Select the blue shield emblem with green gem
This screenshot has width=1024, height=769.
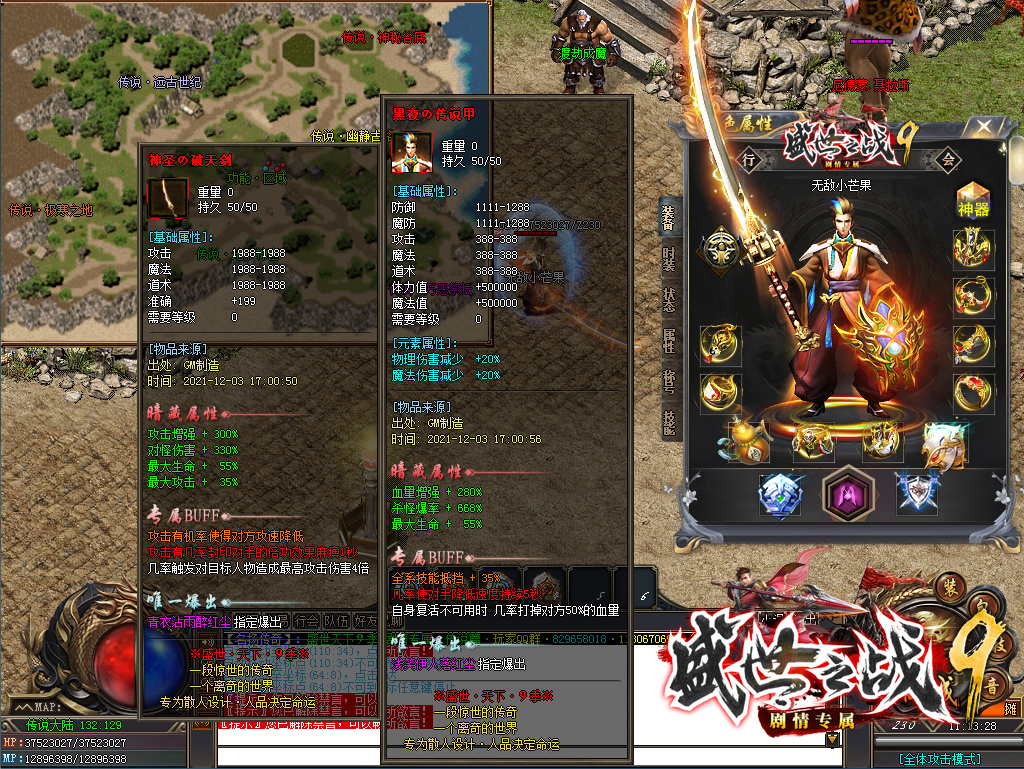[x=780, y=494]
